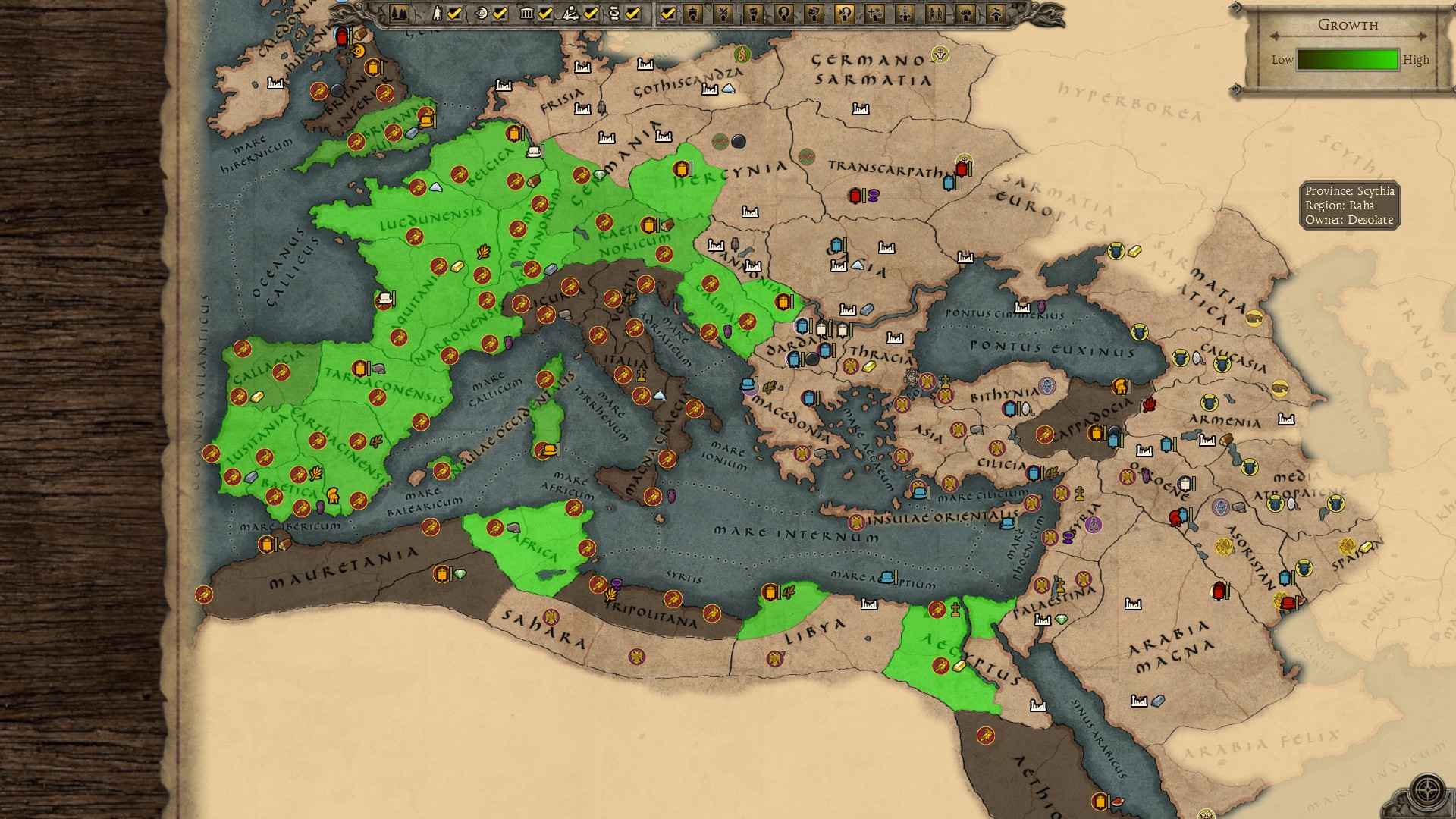Select the theatre masks map filter

tap(814, 13)
